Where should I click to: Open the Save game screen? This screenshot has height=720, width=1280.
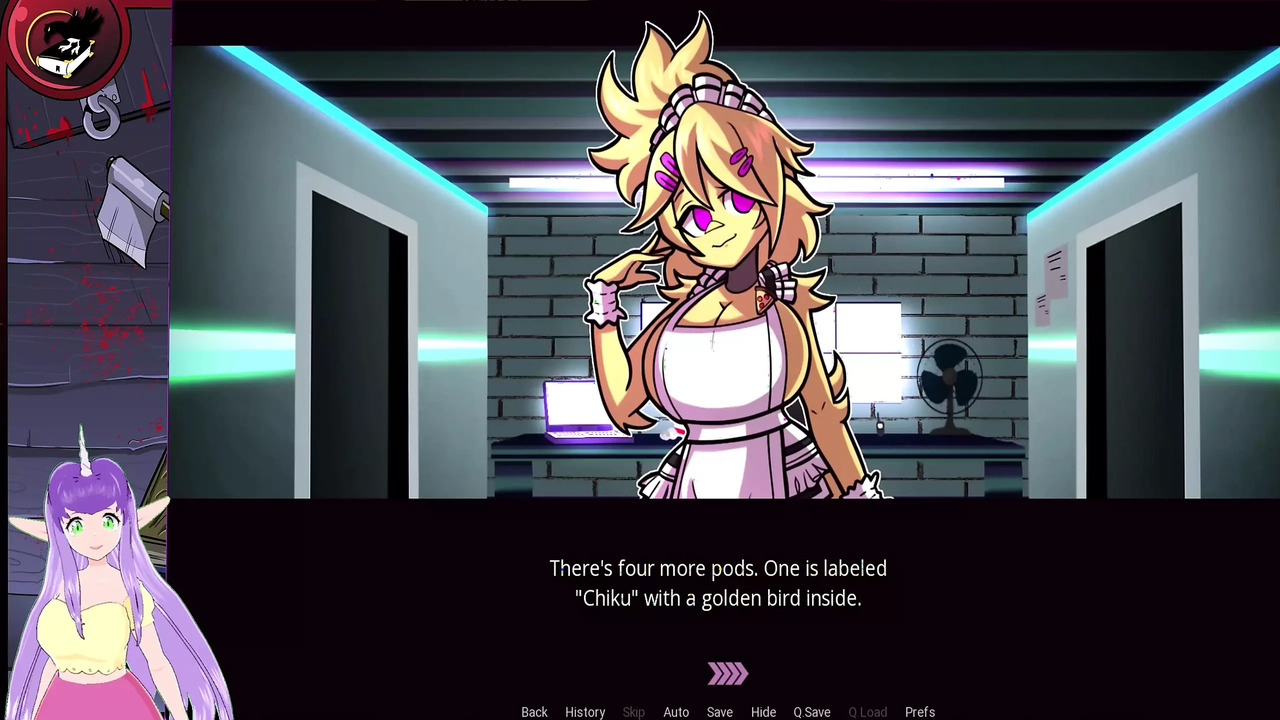[x=720, y=711]
